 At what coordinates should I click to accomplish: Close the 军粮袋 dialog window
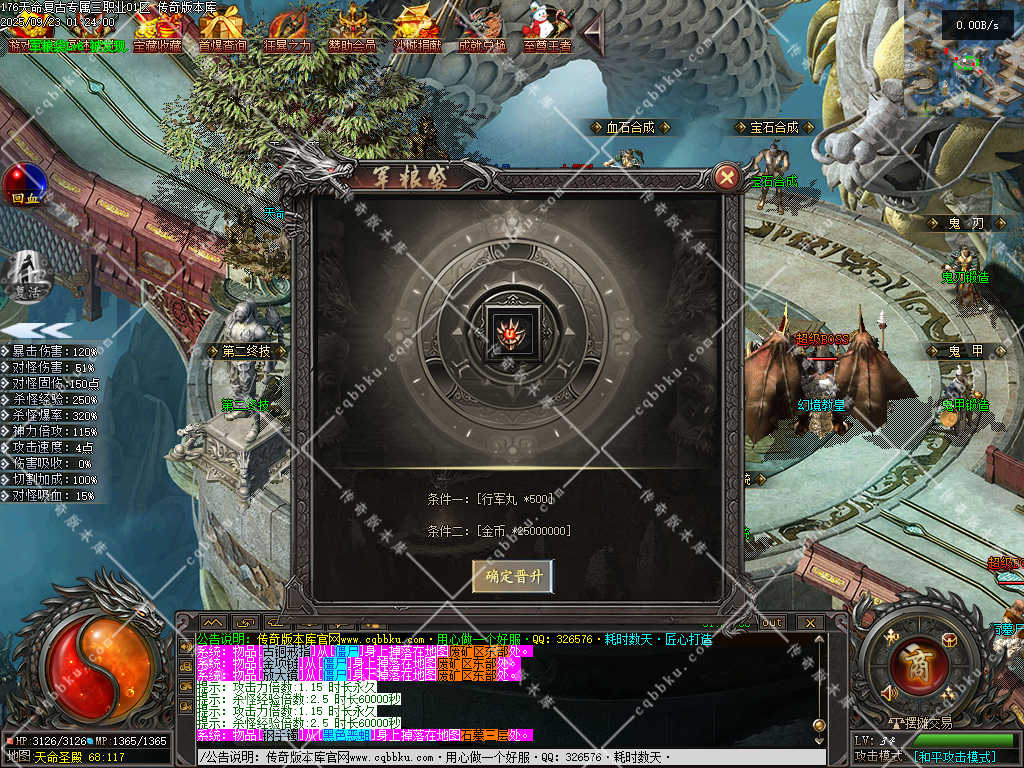pos(727,178)
